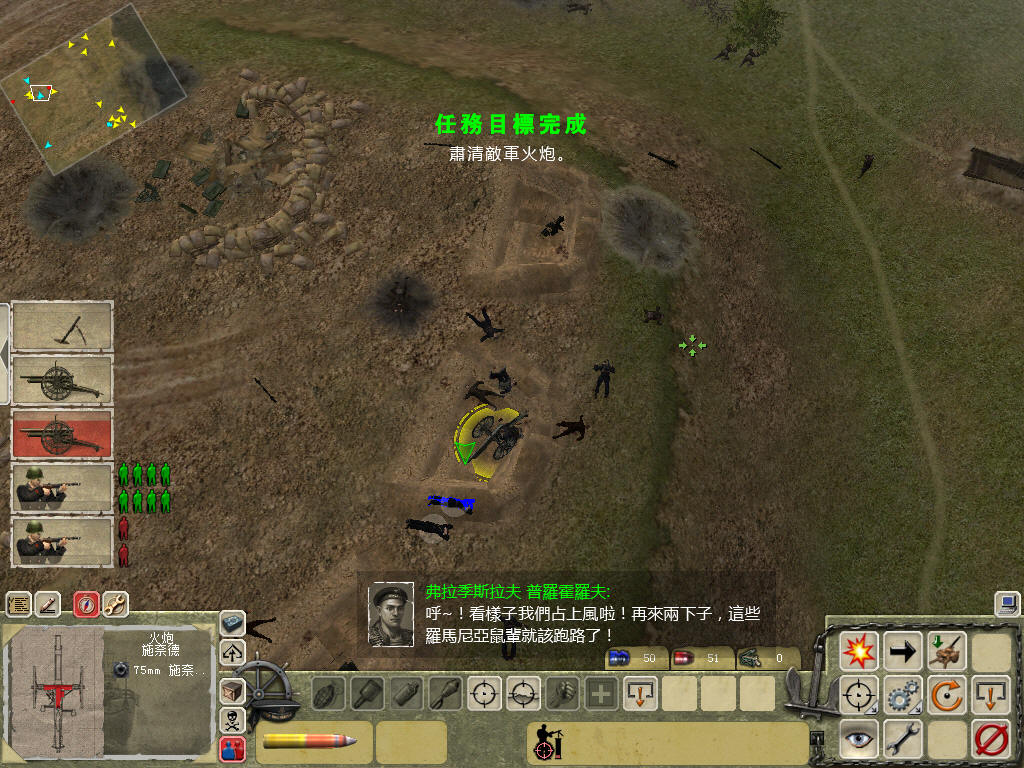The height and width of the screenshot is (768, 1024).
Task: Open the wooden crate inventory button
Action: click(x=232, y=690)
